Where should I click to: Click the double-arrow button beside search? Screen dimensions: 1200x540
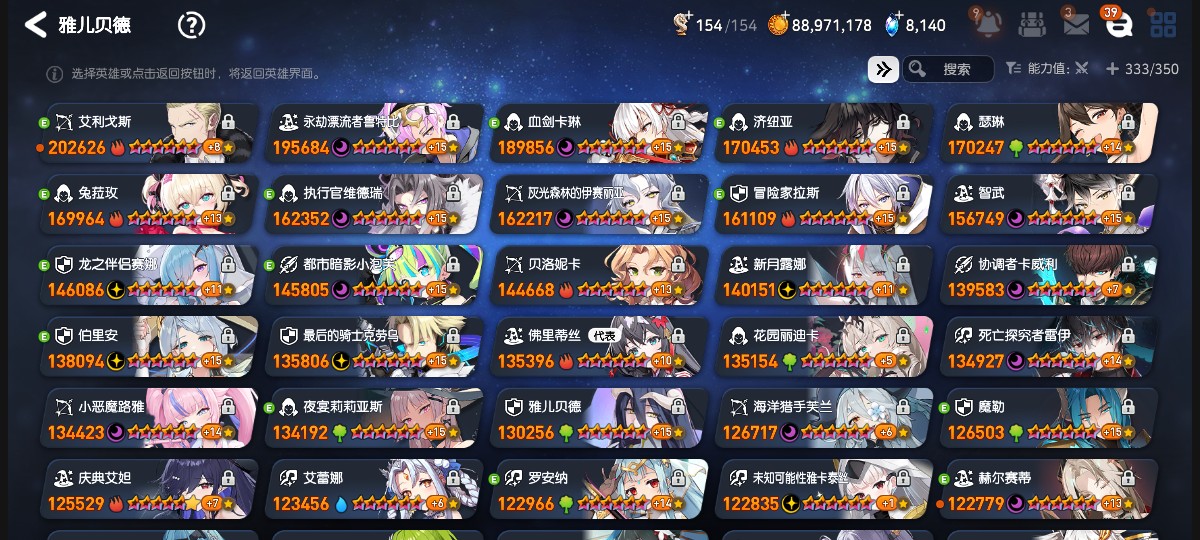click(x=883, y=69)
